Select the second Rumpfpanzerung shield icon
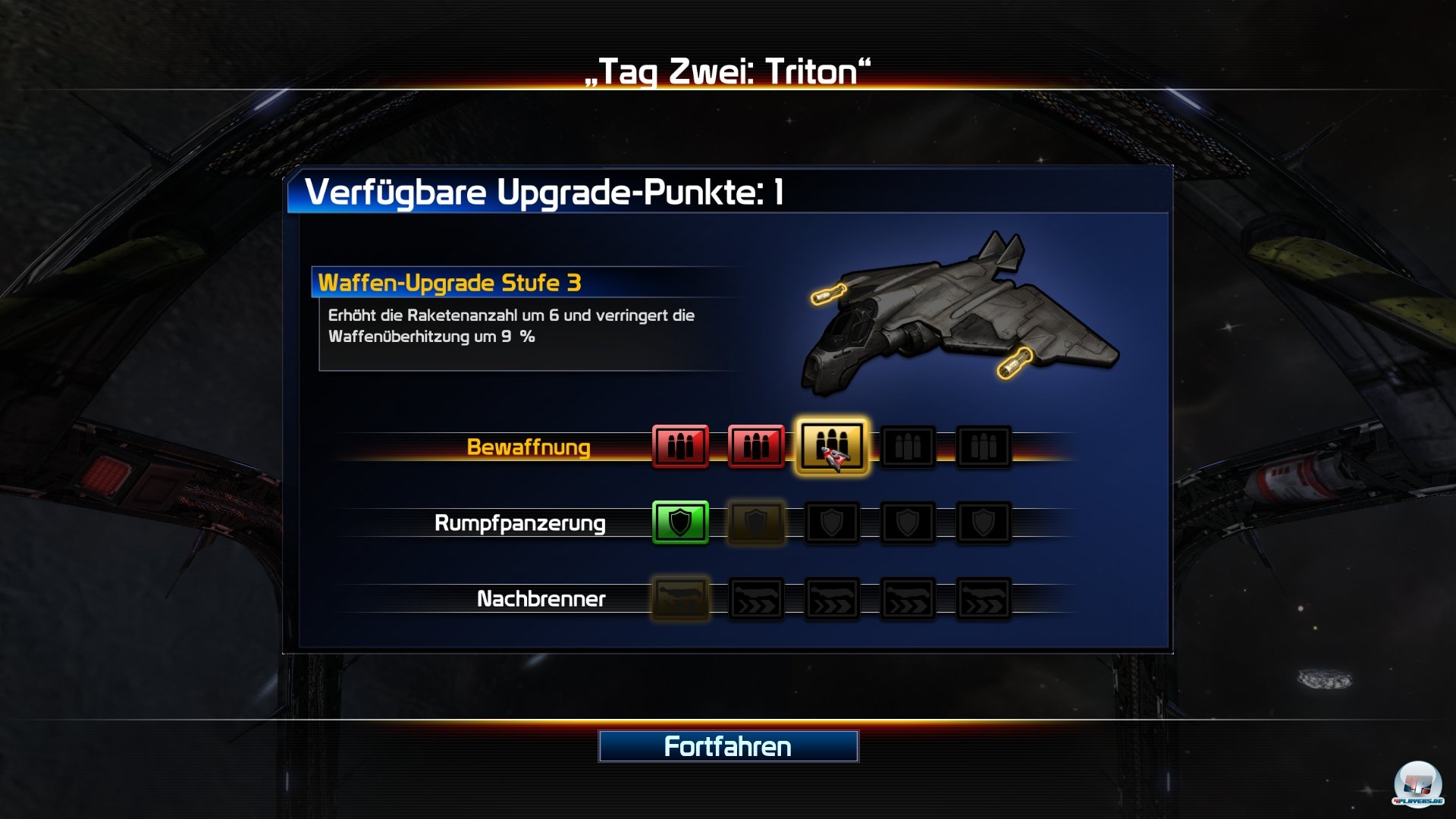1456x819 pixels. coord(755,522)
